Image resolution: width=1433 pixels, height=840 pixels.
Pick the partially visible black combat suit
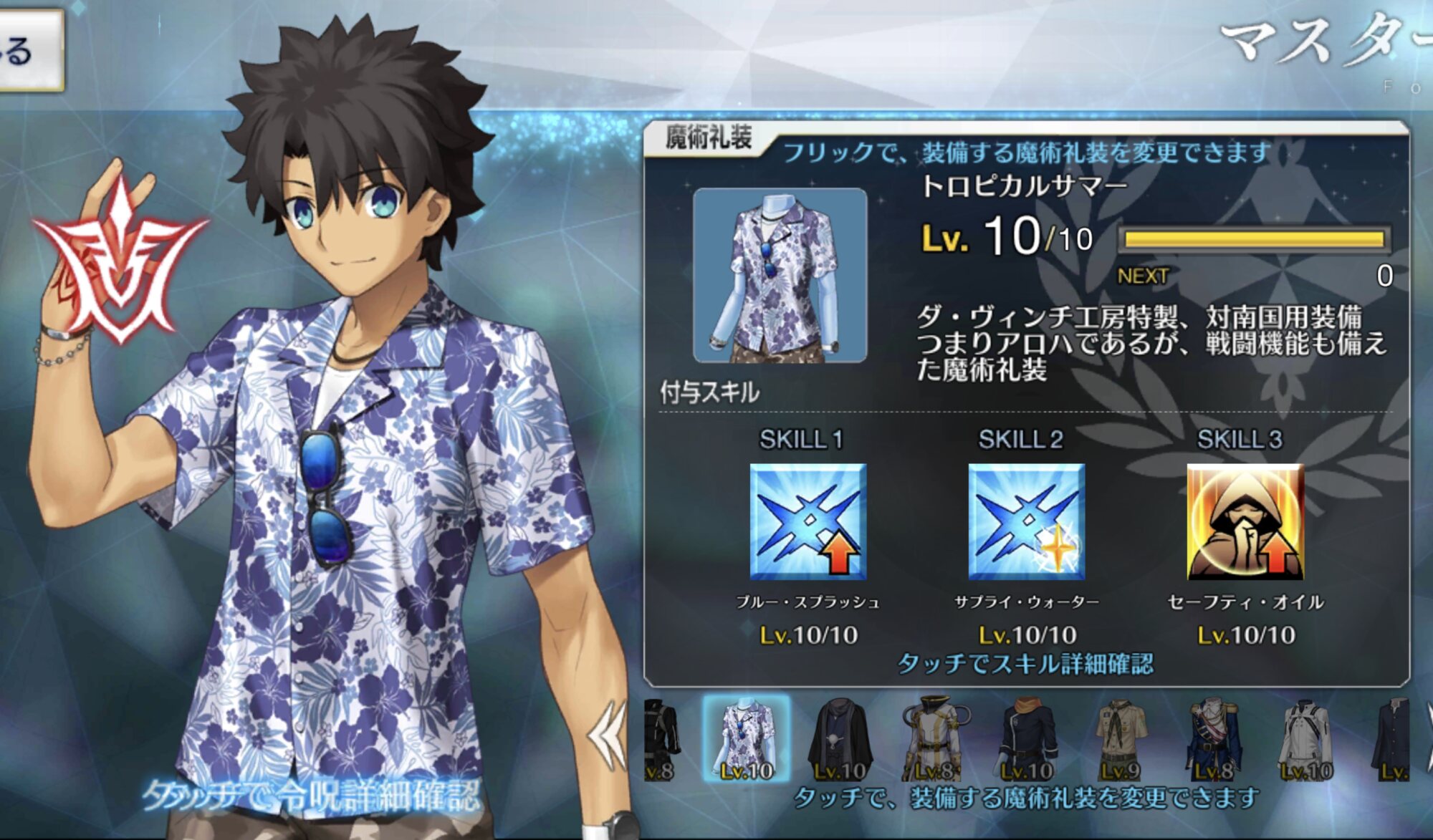pyautogui.click(x=661, y=739)
